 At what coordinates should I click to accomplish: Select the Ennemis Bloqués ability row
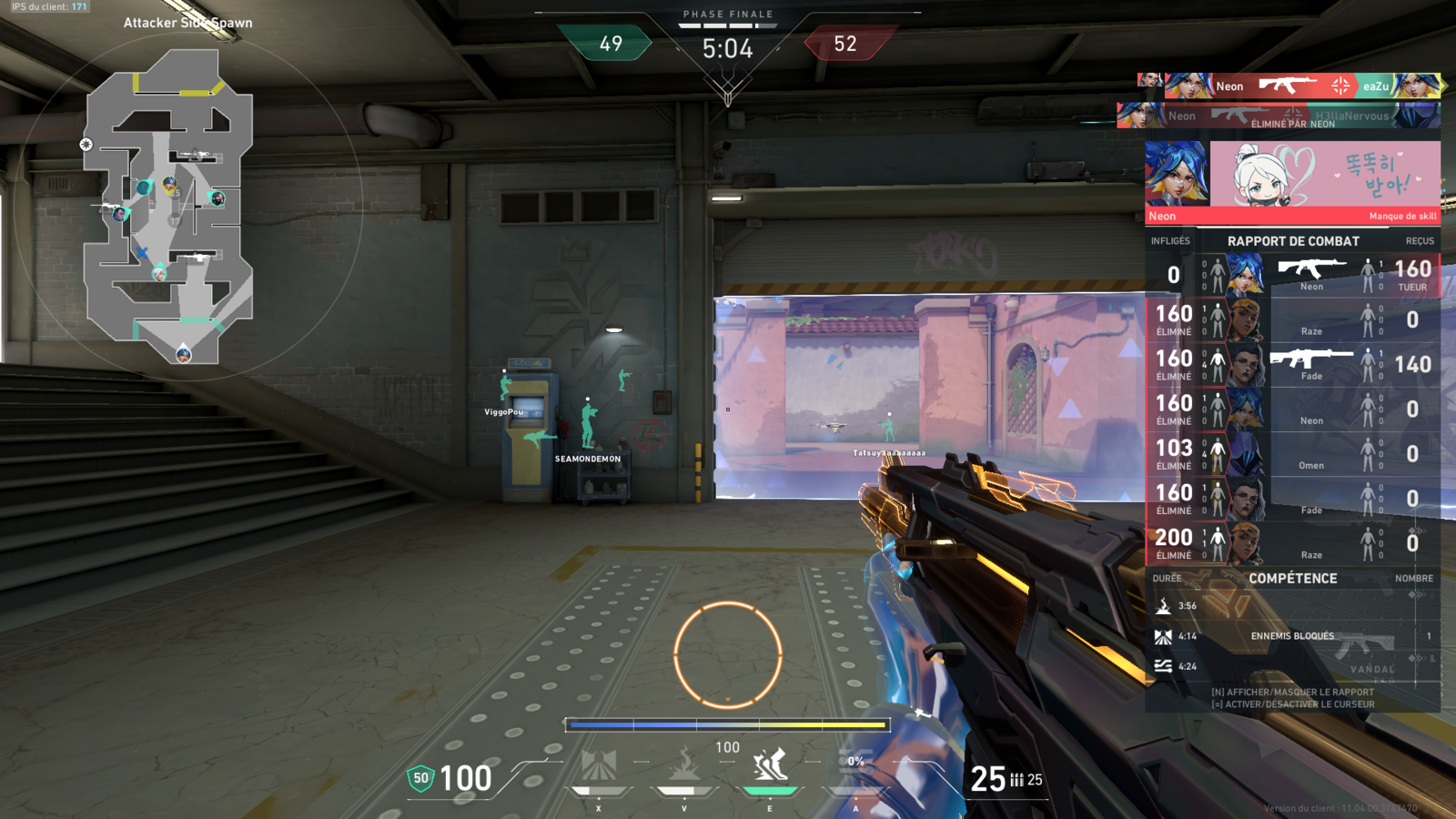click(1292, 636)
